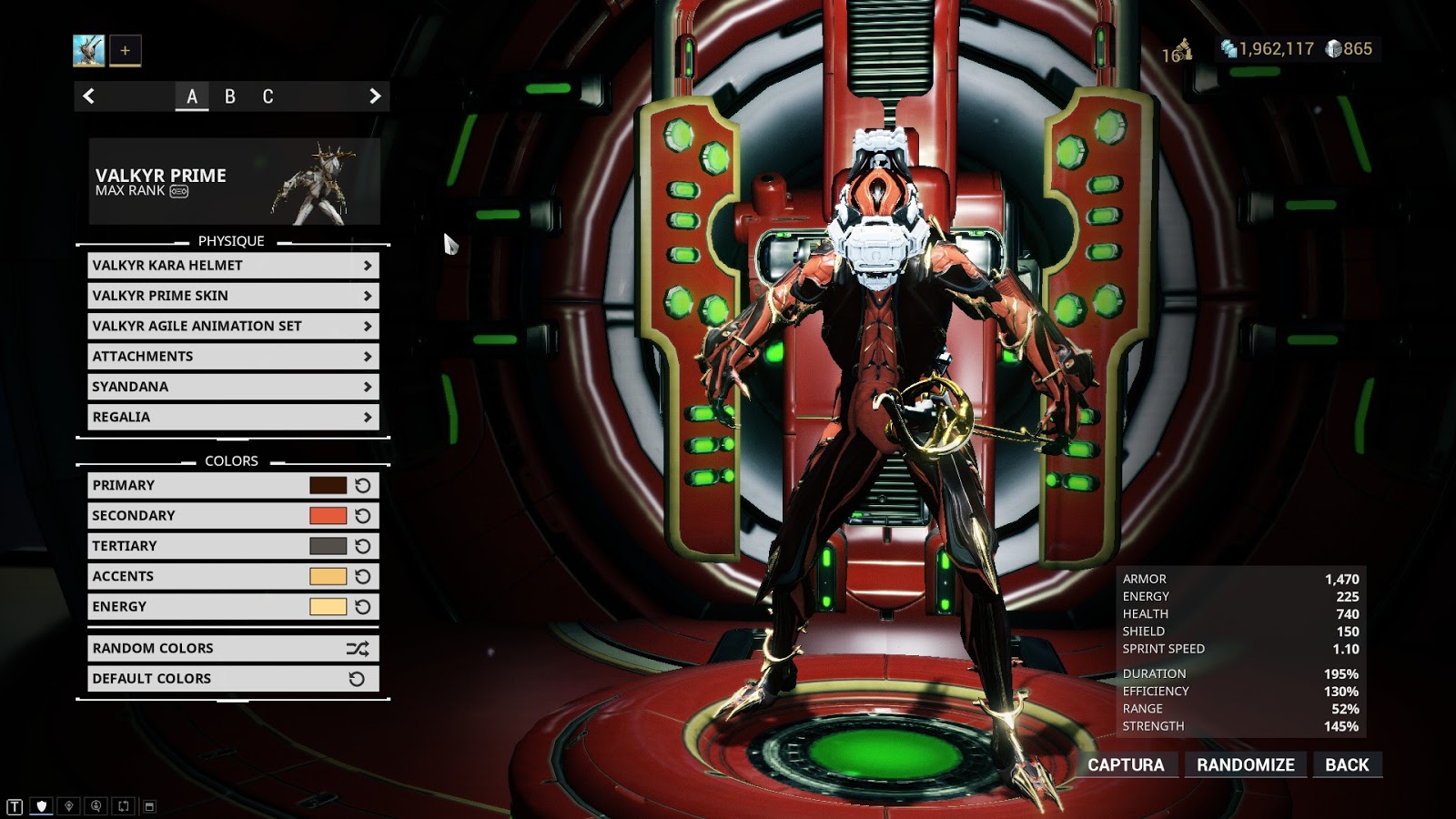Randomize the warframe appearance
Screen dimensions: 1456x819
1245,765
